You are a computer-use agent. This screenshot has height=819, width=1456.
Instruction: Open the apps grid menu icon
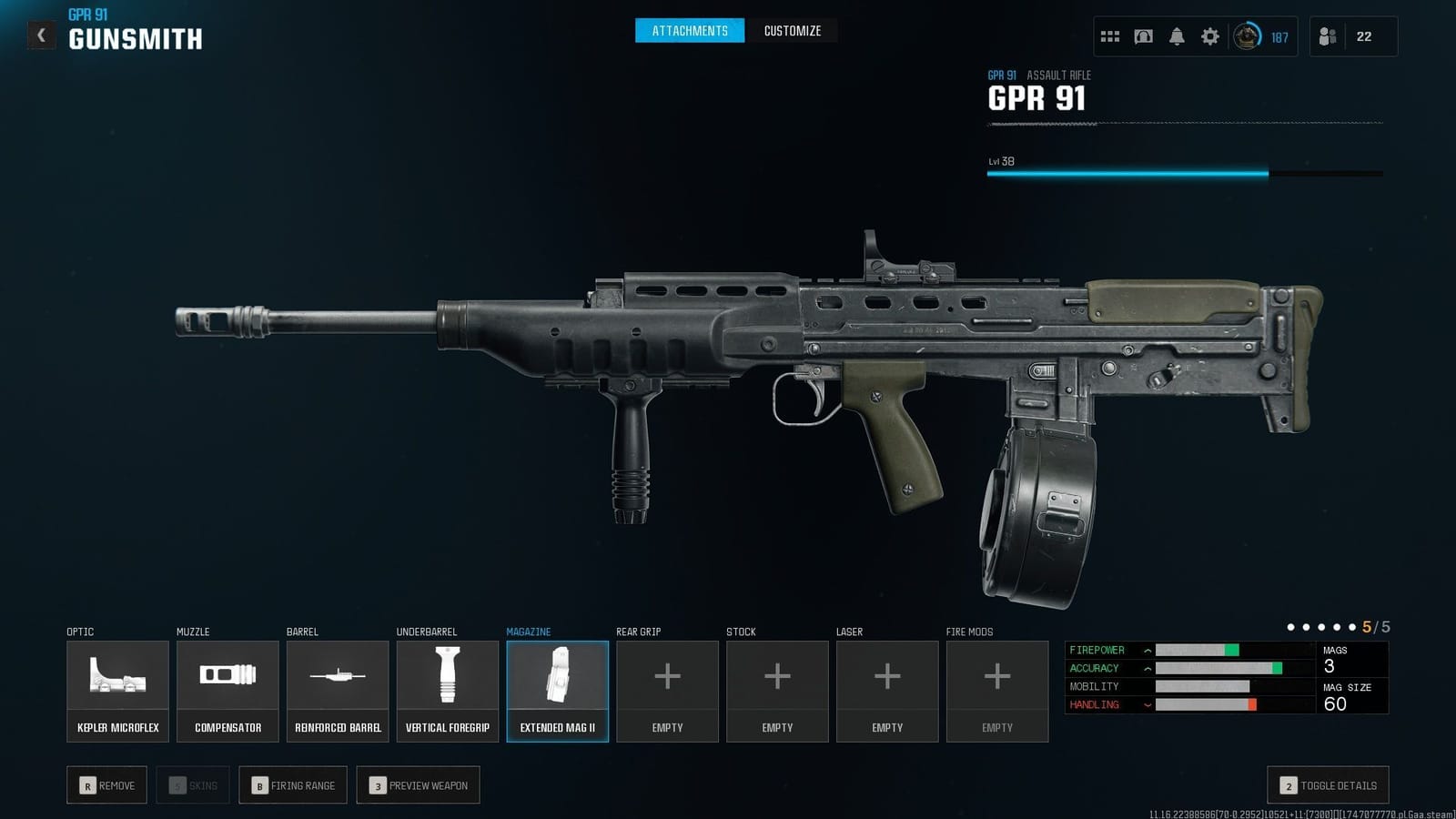pos(1110,36)
